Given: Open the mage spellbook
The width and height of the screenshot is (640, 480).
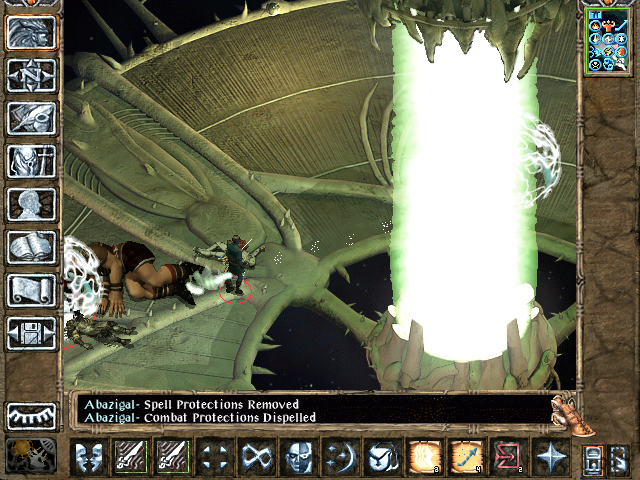Looking at the screenshot, I should click(31, 247).
